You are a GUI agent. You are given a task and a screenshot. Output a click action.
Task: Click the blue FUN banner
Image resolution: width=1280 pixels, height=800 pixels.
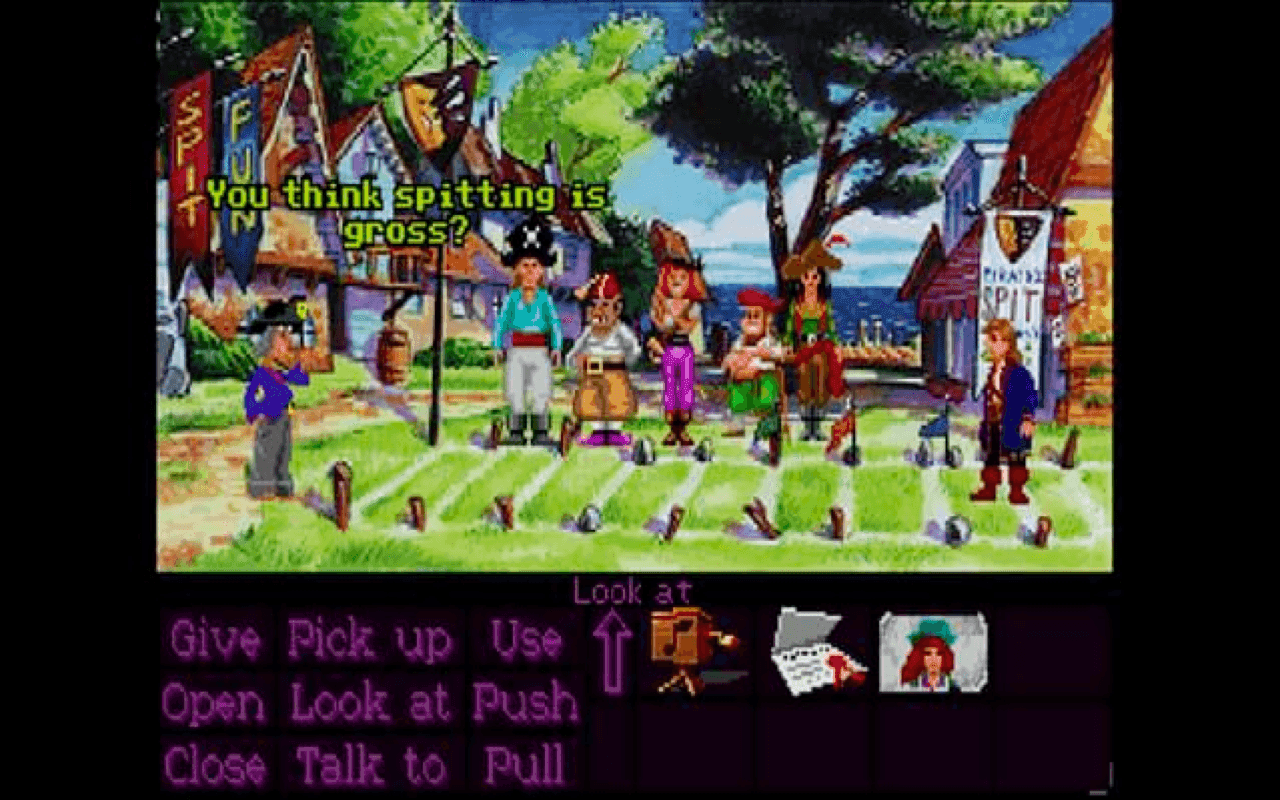[237, 160]
